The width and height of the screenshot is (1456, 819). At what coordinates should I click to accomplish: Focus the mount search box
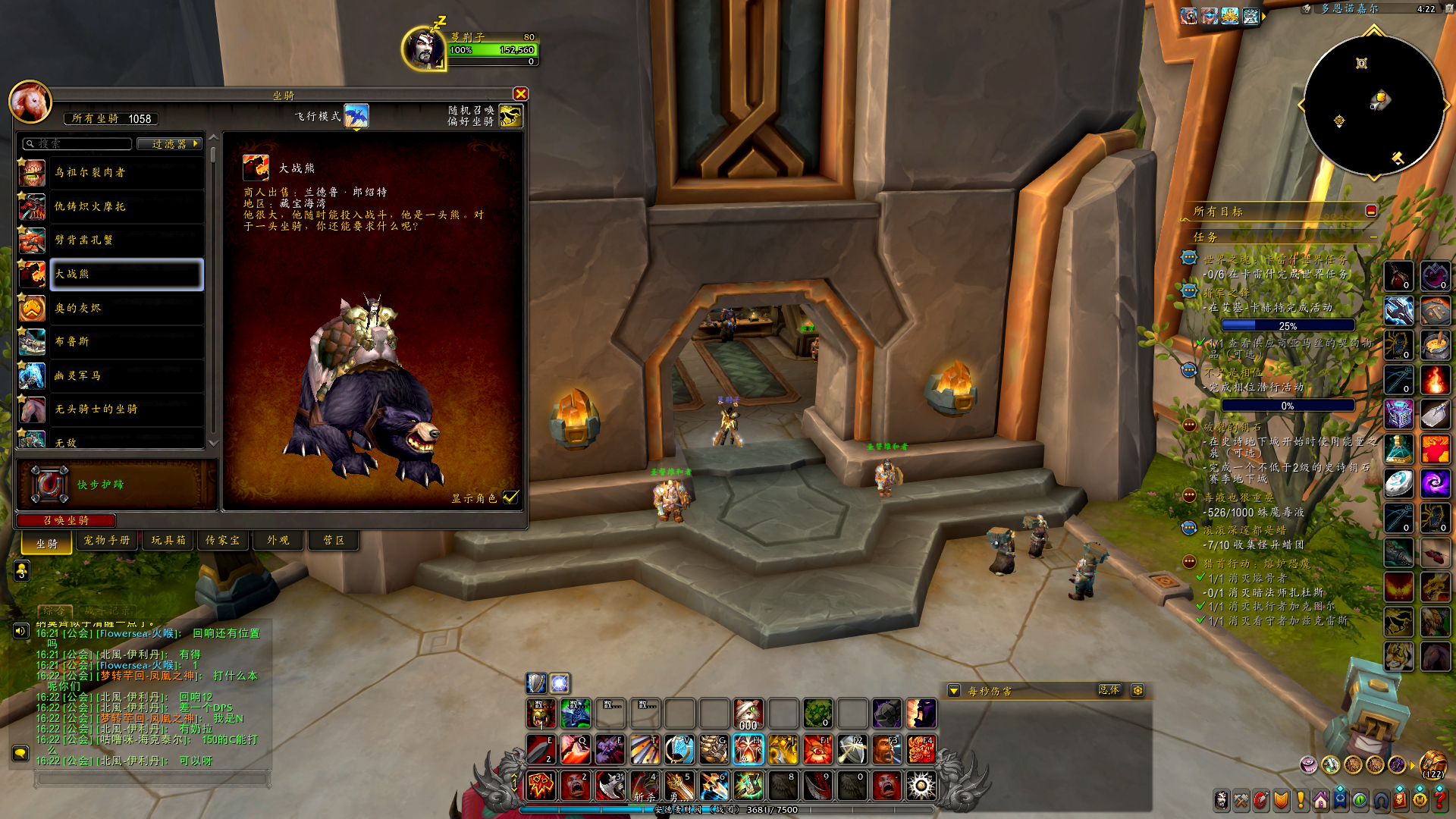click(77, 144)
